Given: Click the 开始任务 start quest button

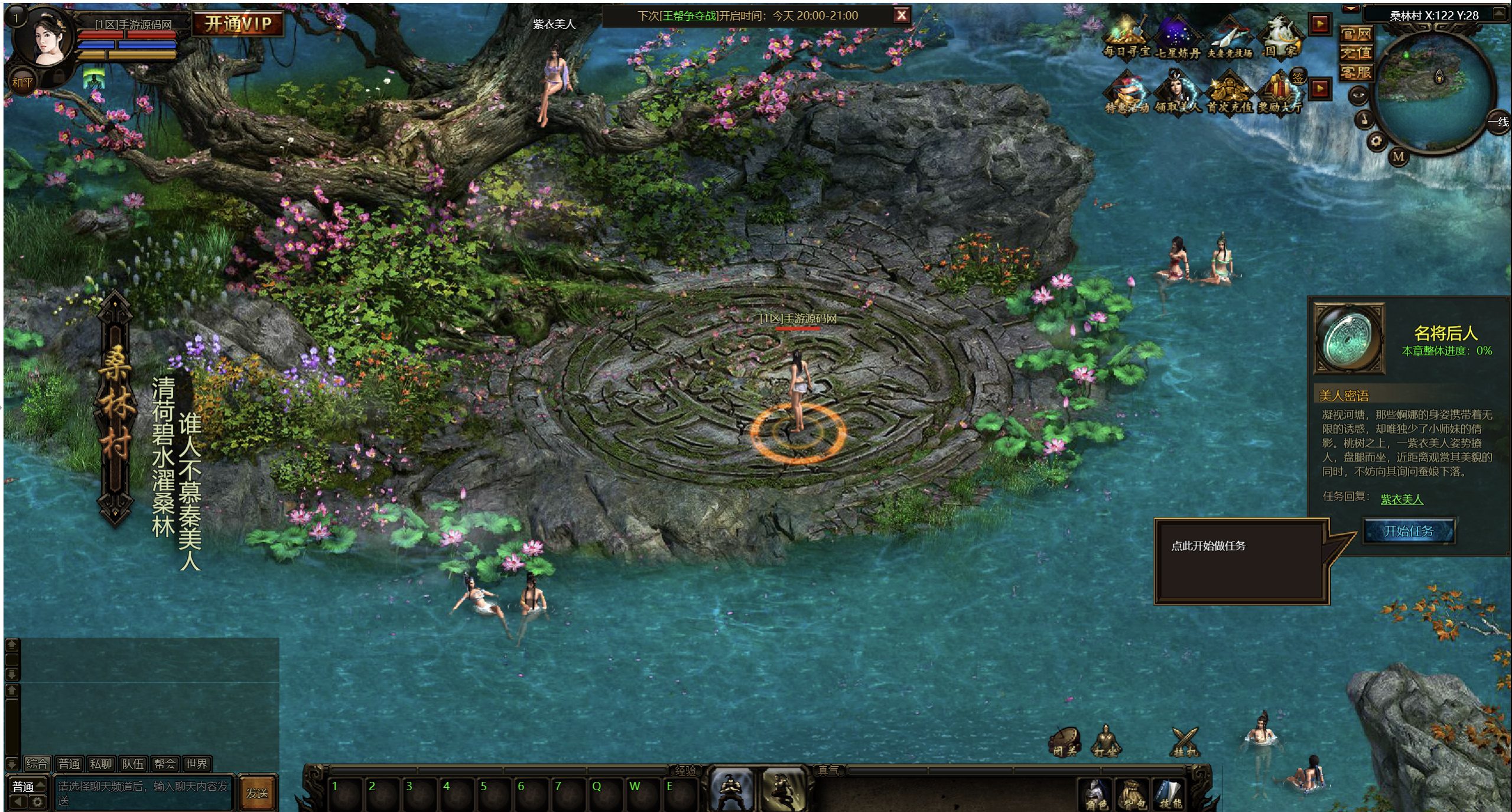Looking at the screenshot, I should coord(1408,531).
